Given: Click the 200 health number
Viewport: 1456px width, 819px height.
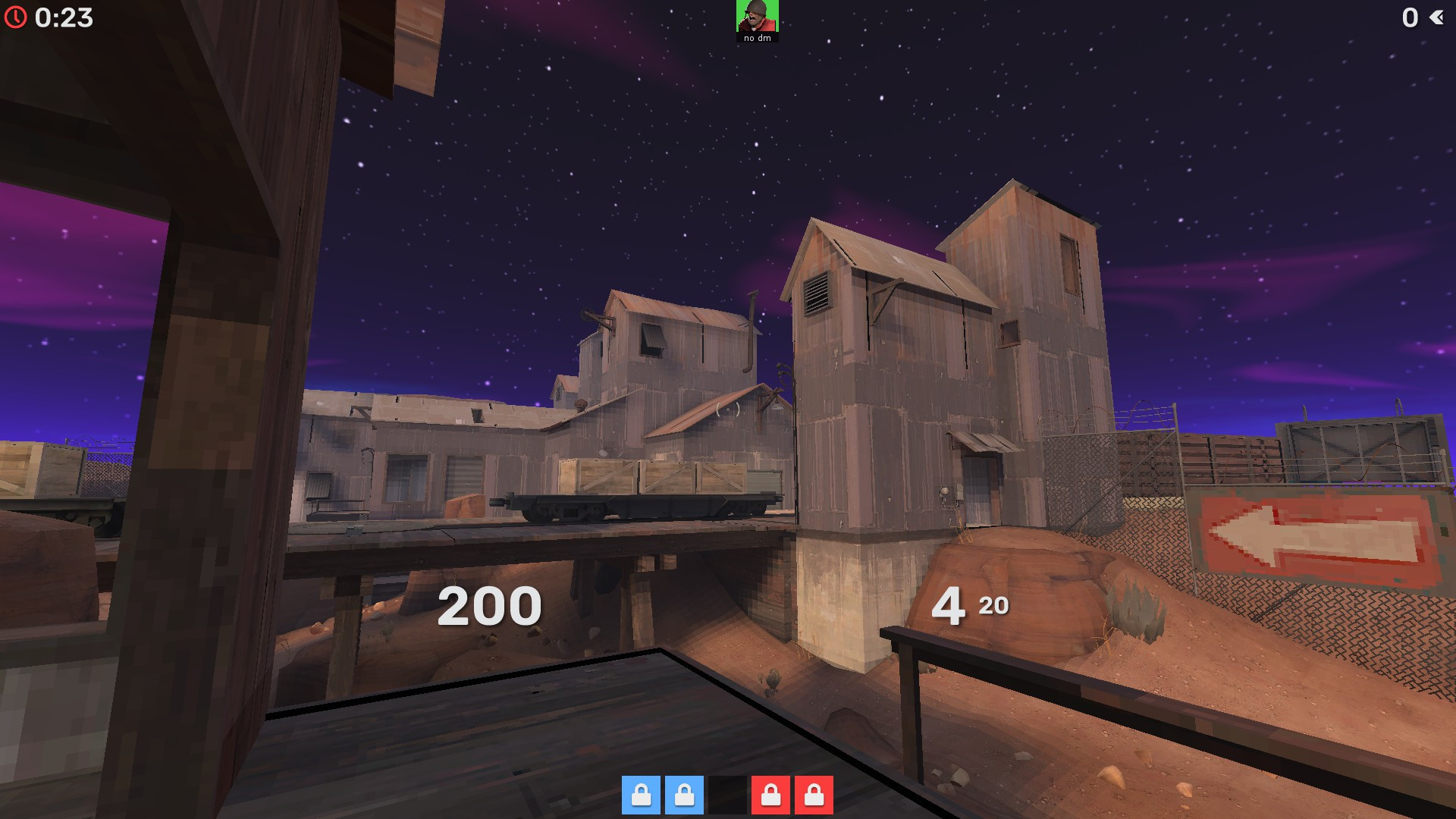Looking at the screenshot, I should [490, 604].
